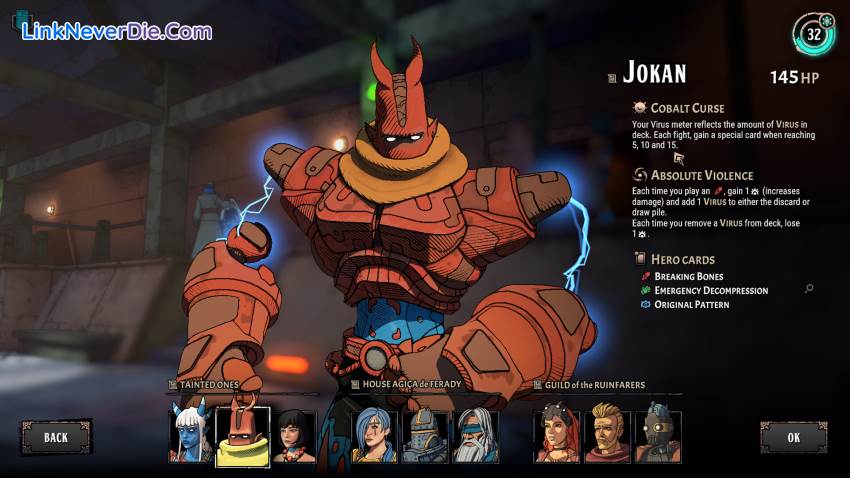Go back with the Back button
Image resolution: width=850 pixels, height=478 pixels.
[x=56, y=437]
